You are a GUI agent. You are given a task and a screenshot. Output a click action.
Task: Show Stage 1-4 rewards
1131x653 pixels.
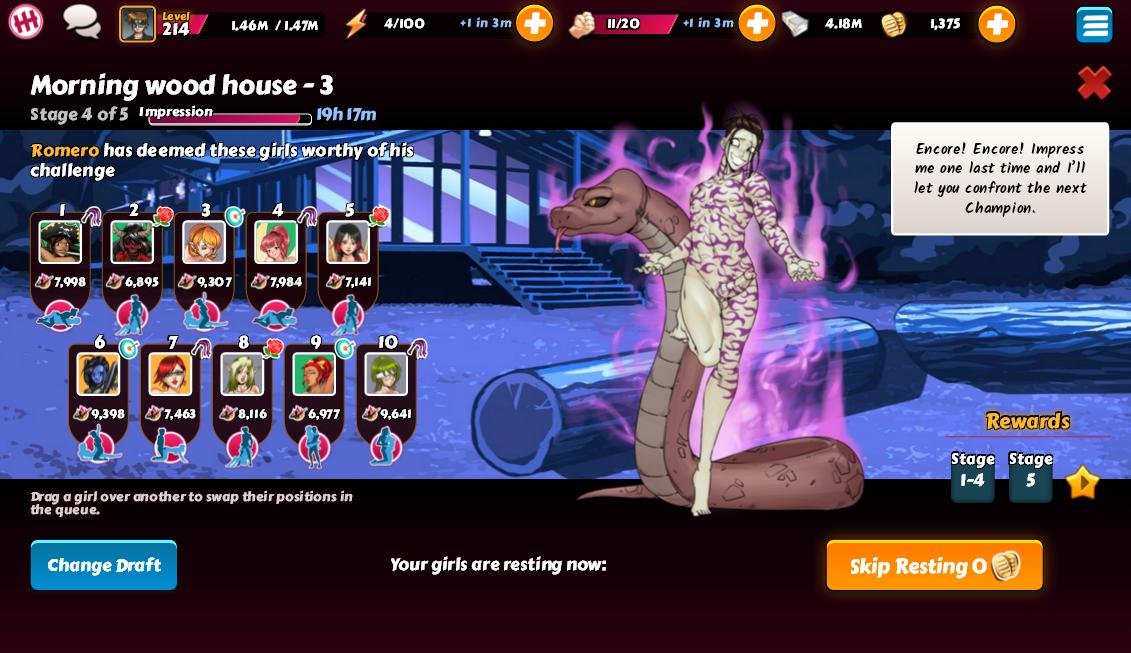972,475
